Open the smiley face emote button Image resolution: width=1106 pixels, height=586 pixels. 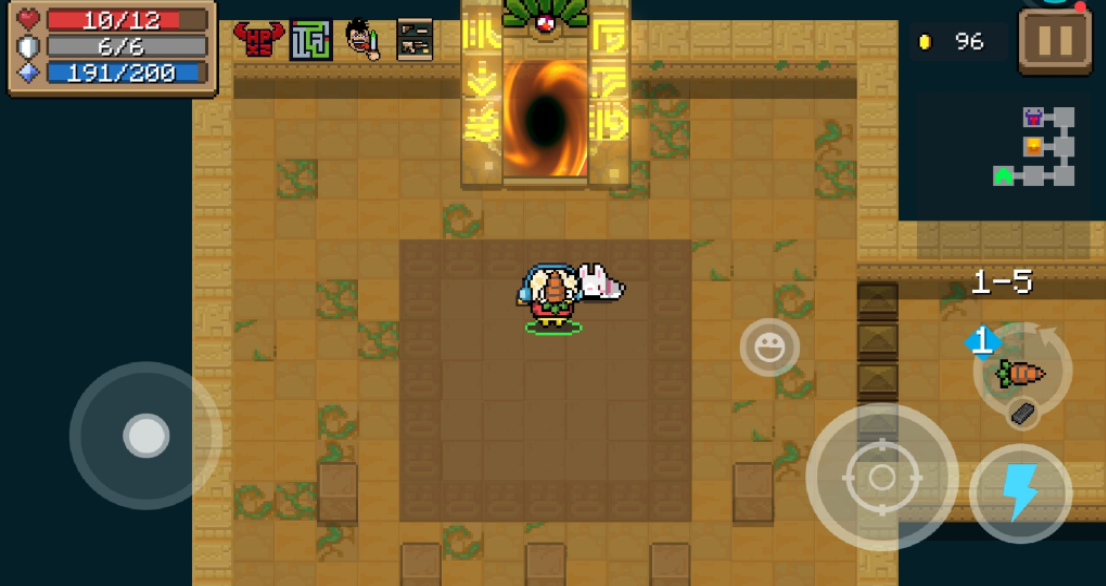[769, 348]
